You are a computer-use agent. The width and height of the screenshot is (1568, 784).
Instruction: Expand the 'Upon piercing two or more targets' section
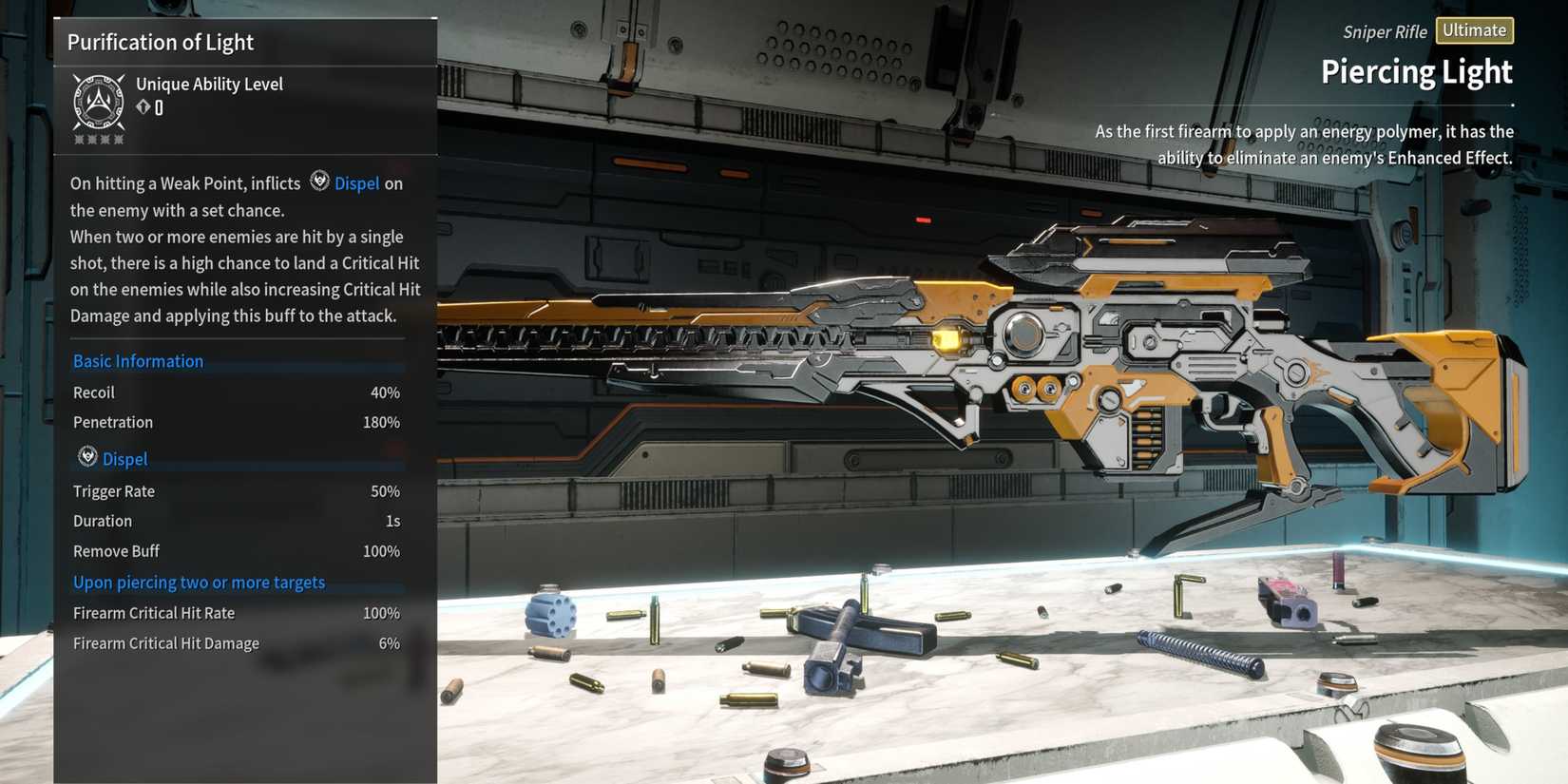click(x=199, y=582)
